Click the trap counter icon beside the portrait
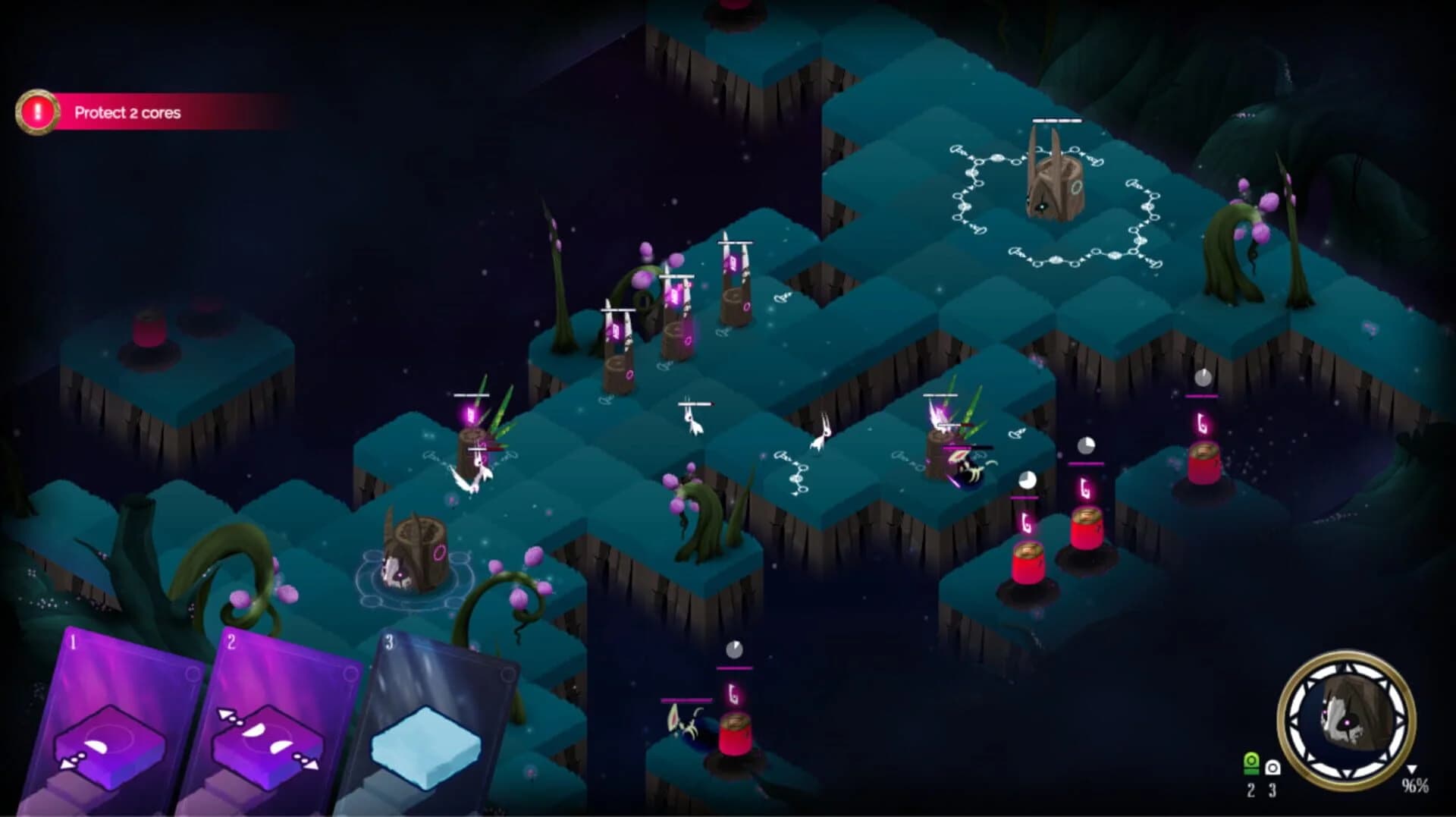The height and width of the screenshot is (817, 1456). tap(1273, 768)
